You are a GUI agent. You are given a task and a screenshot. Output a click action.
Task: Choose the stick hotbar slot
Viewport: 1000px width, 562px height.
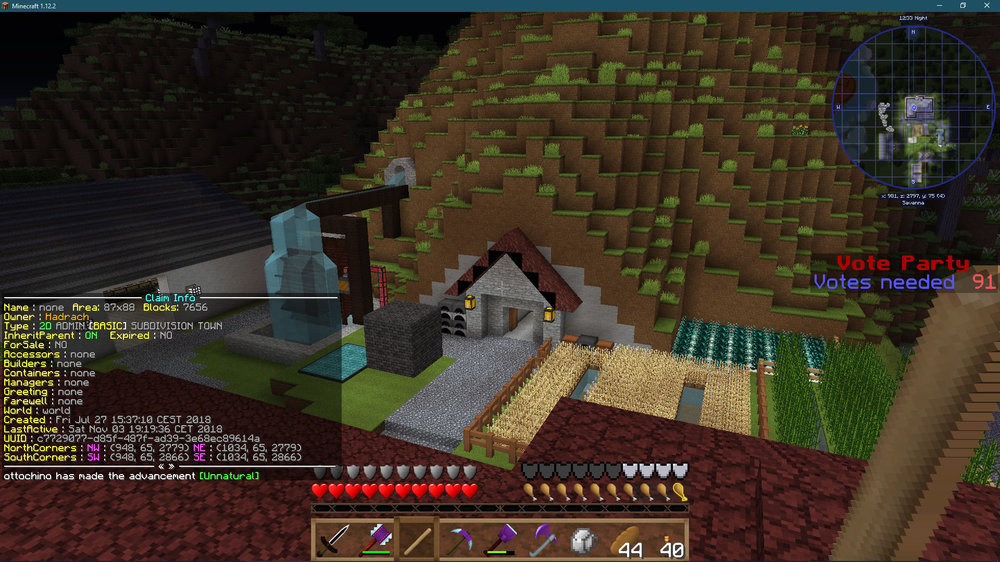pyautogui.click(x=417, y=540)
